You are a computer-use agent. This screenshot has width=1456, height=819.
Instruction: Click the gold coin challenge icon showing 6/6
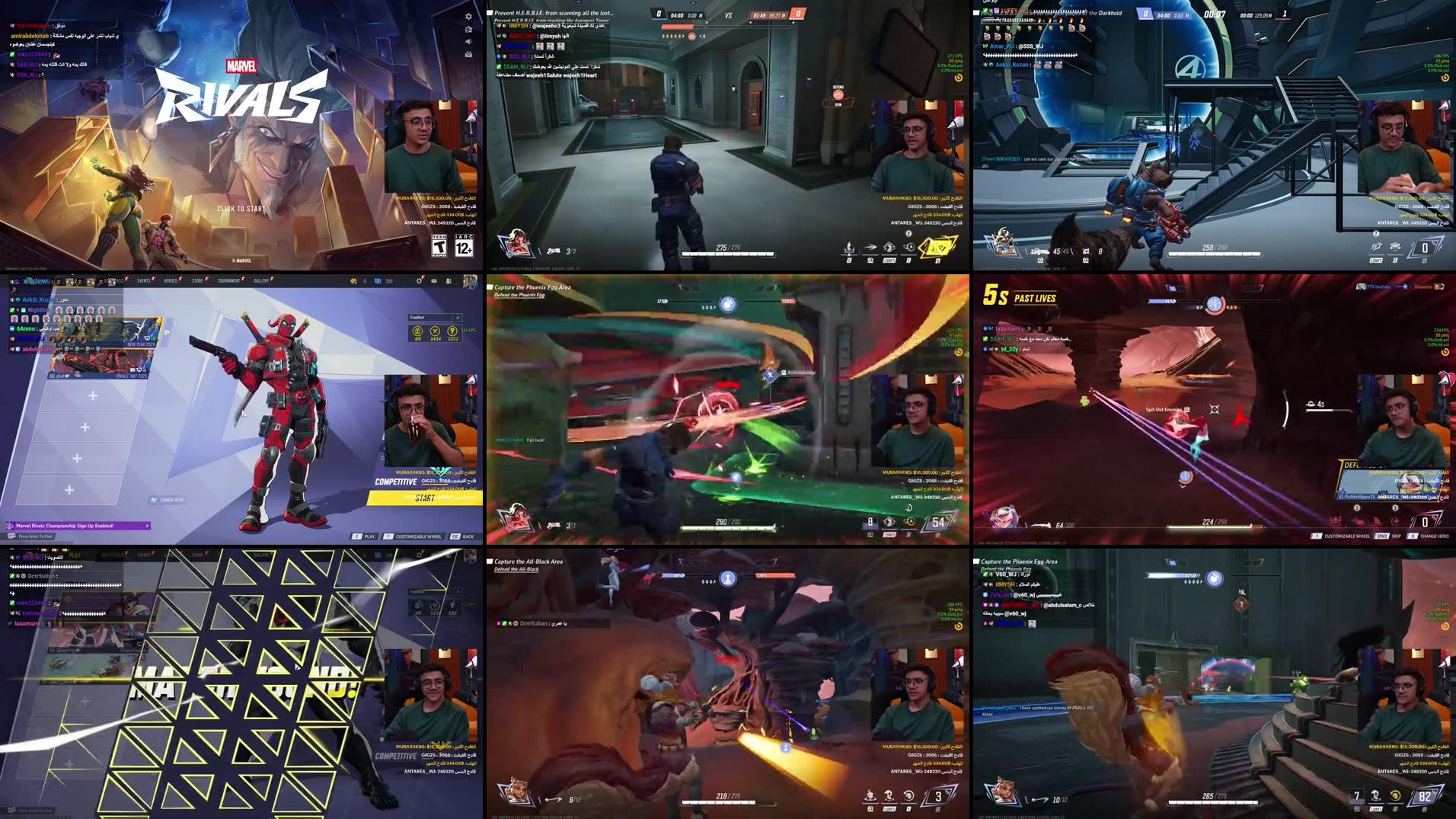coord(418,331)
